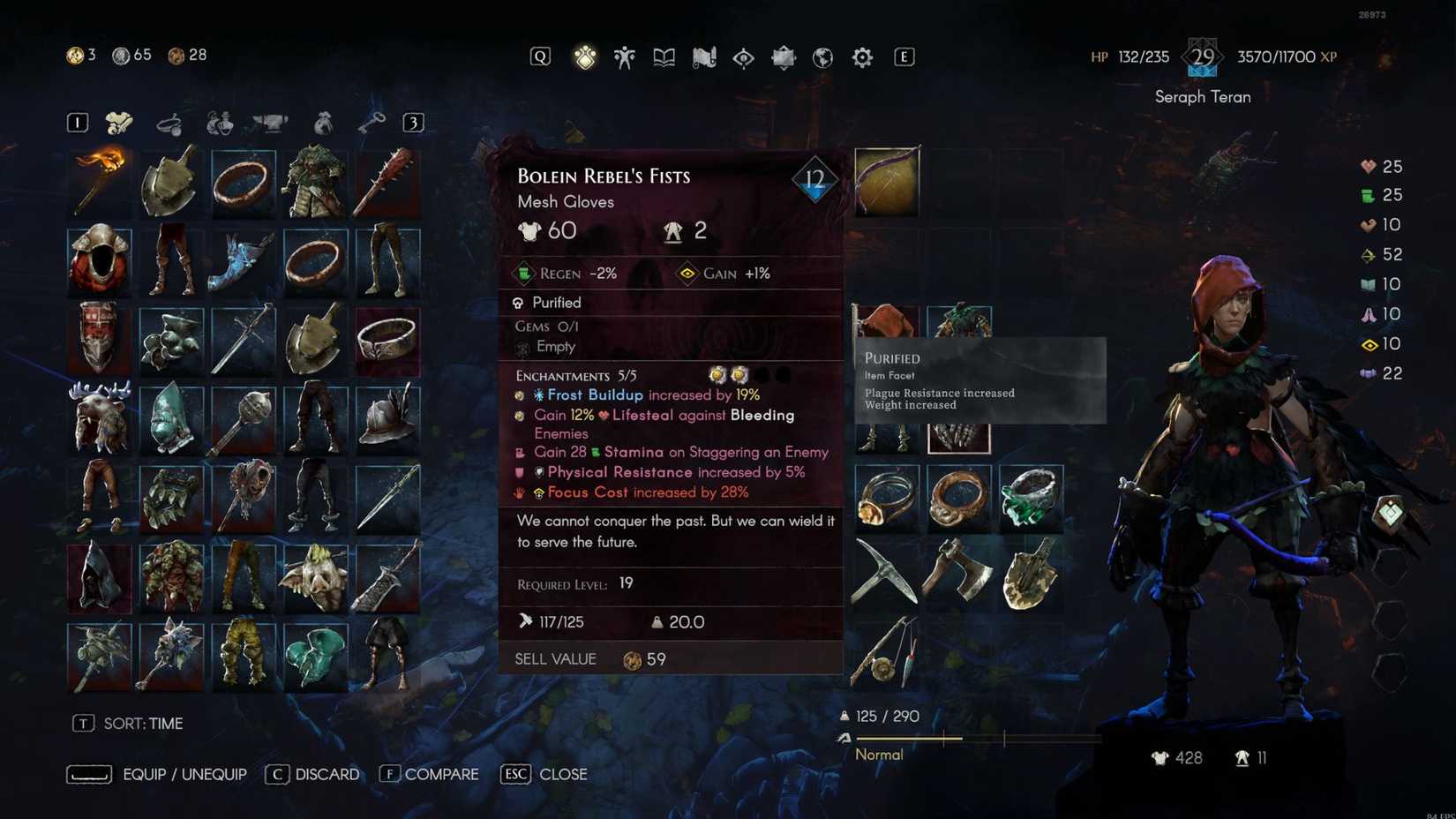Image resolution: width=1456 pixels, height=819 pixels.
Task: Open the Map scroll icon
Action: point(702,56)
